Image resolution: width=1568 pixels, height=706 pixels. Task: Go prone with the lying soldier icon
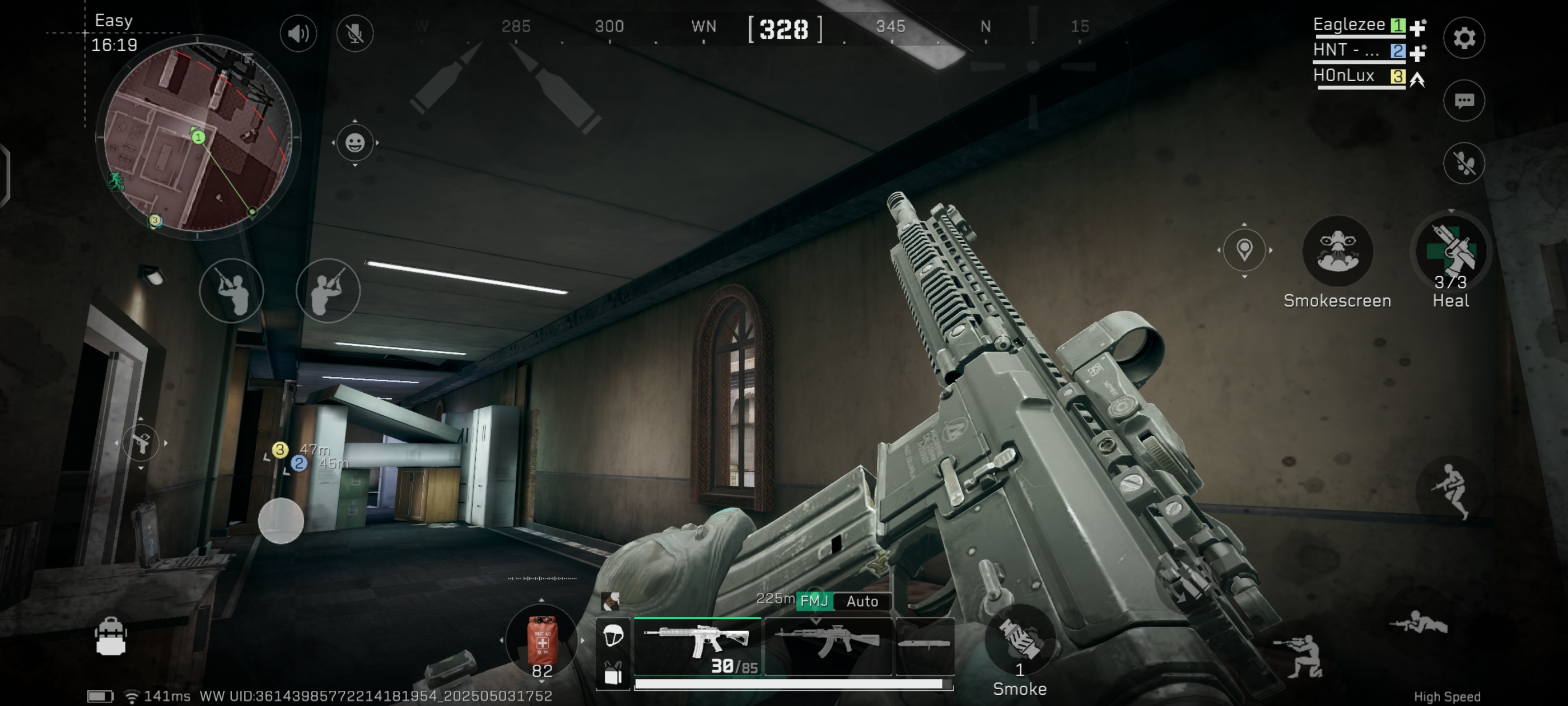pyautogui.click(x=1418, y=624)
